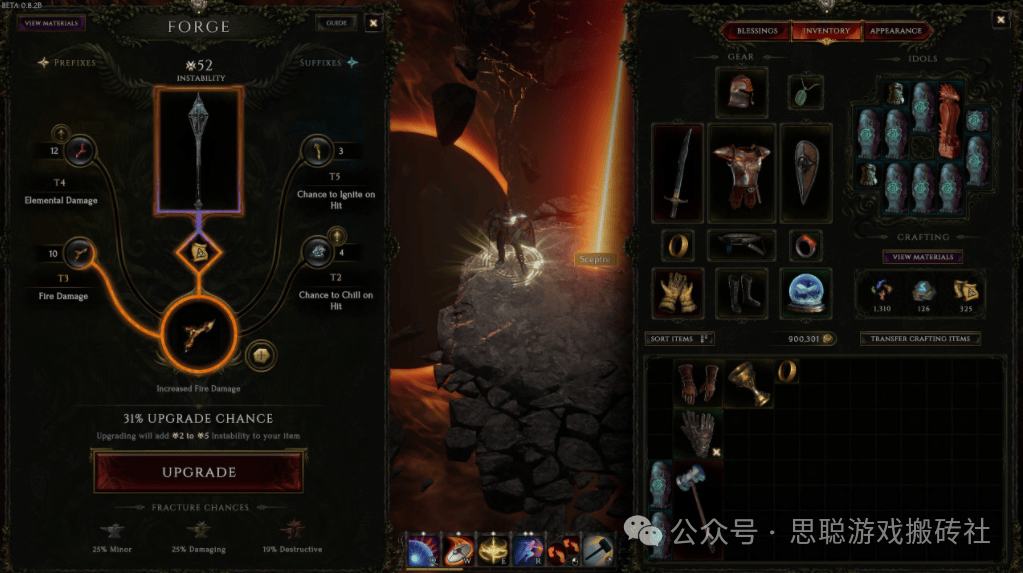Select the equipped shield slot
Image resolution: width=1023 pixels, height=573 pixels.
805,172
